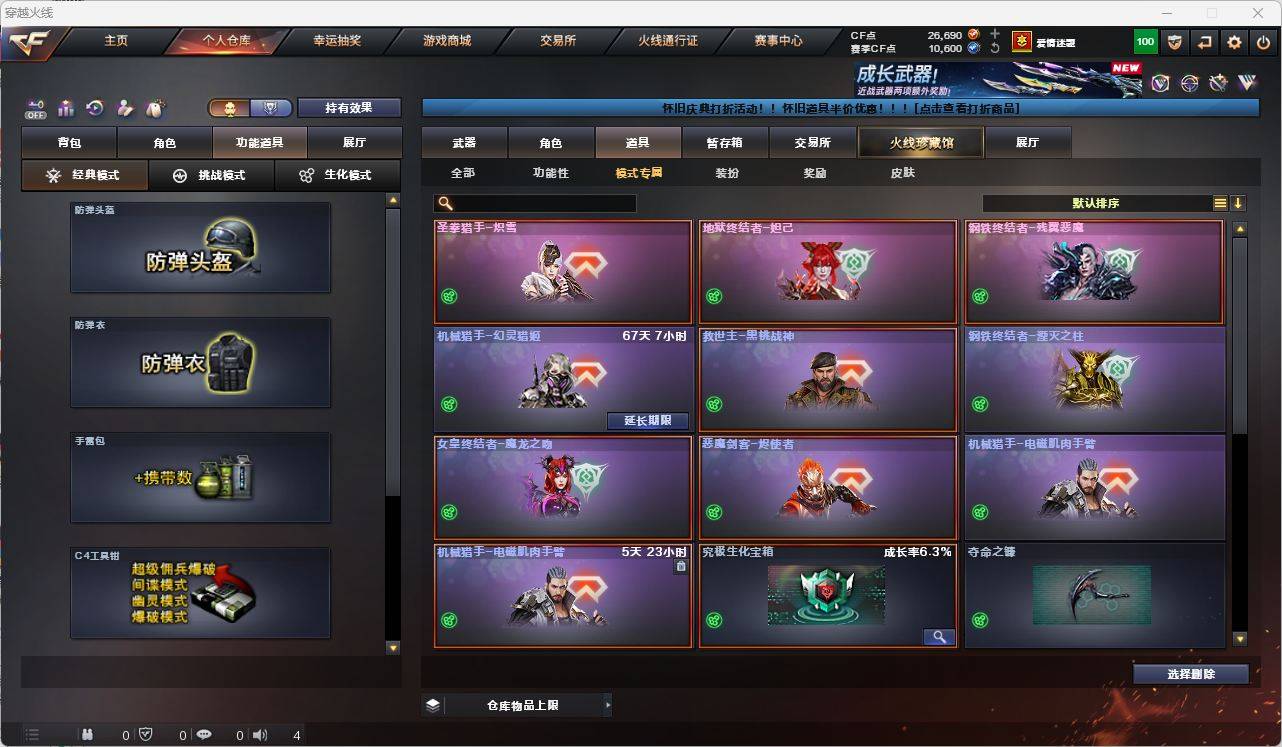Click inside the item search input field
The image size is (1282, 747).
(x=540, y=203)
